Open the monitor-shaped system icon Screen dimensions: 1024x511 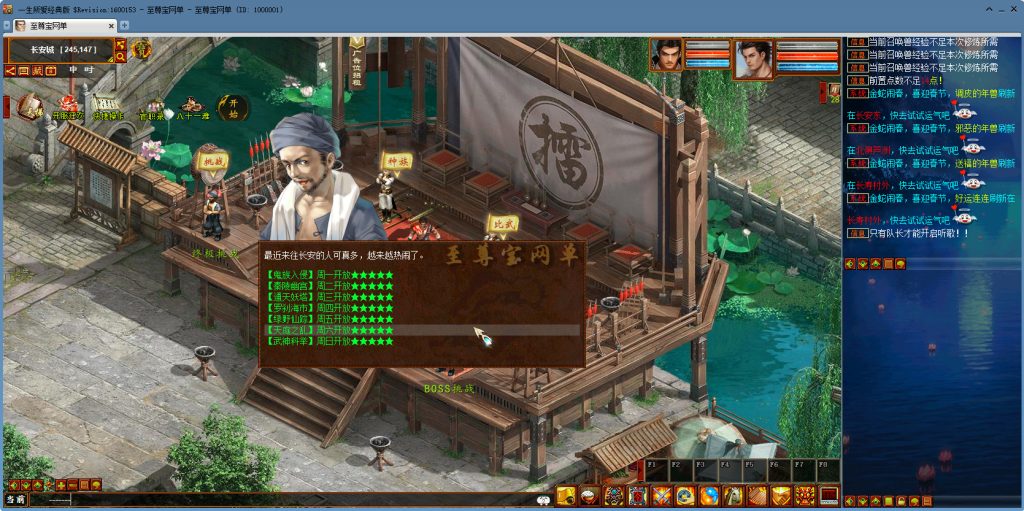tap(829, 495)
